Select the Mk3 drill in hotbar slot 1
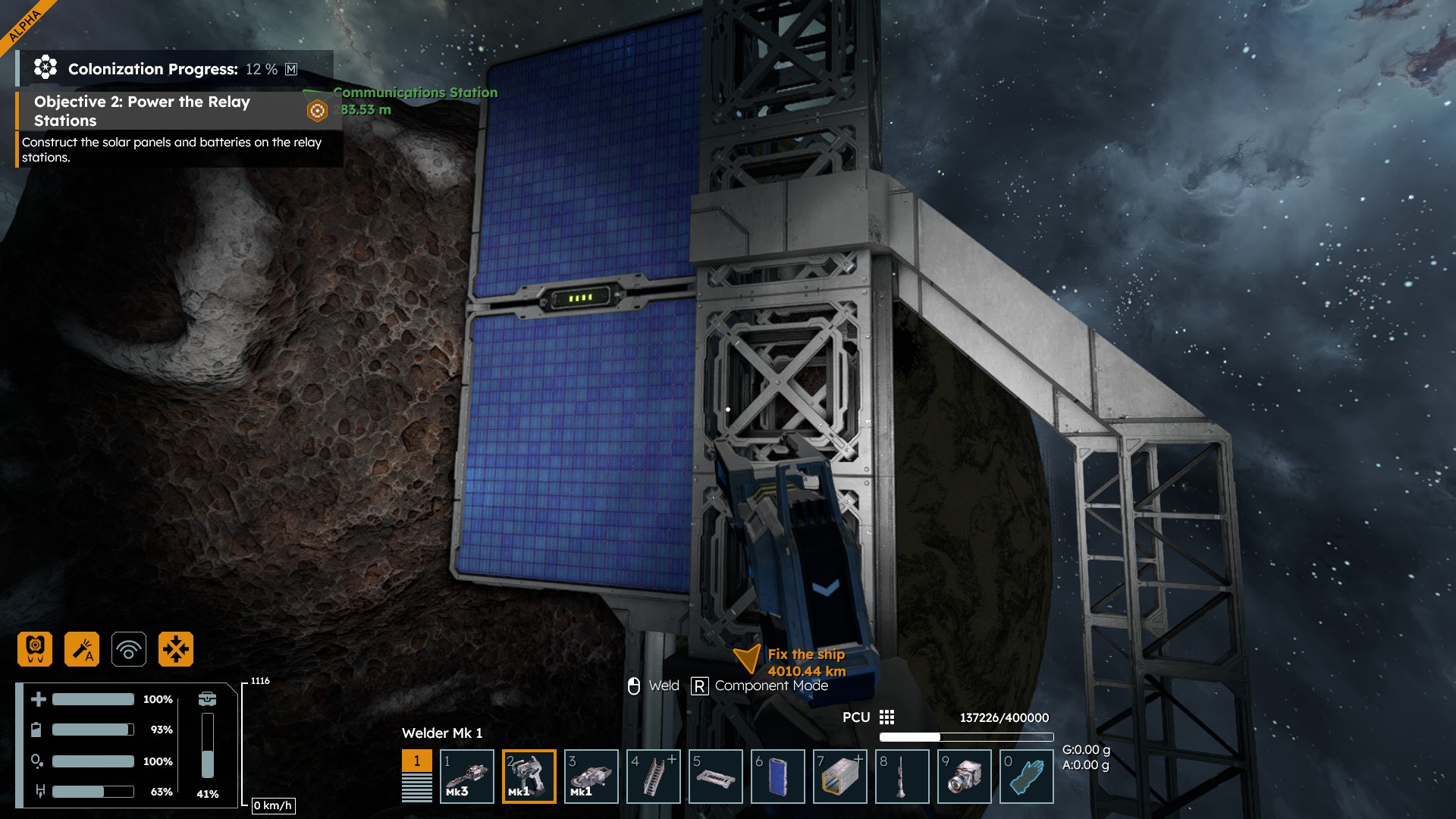Screen dimensions: 1456x819 click(x=466, y=776)
